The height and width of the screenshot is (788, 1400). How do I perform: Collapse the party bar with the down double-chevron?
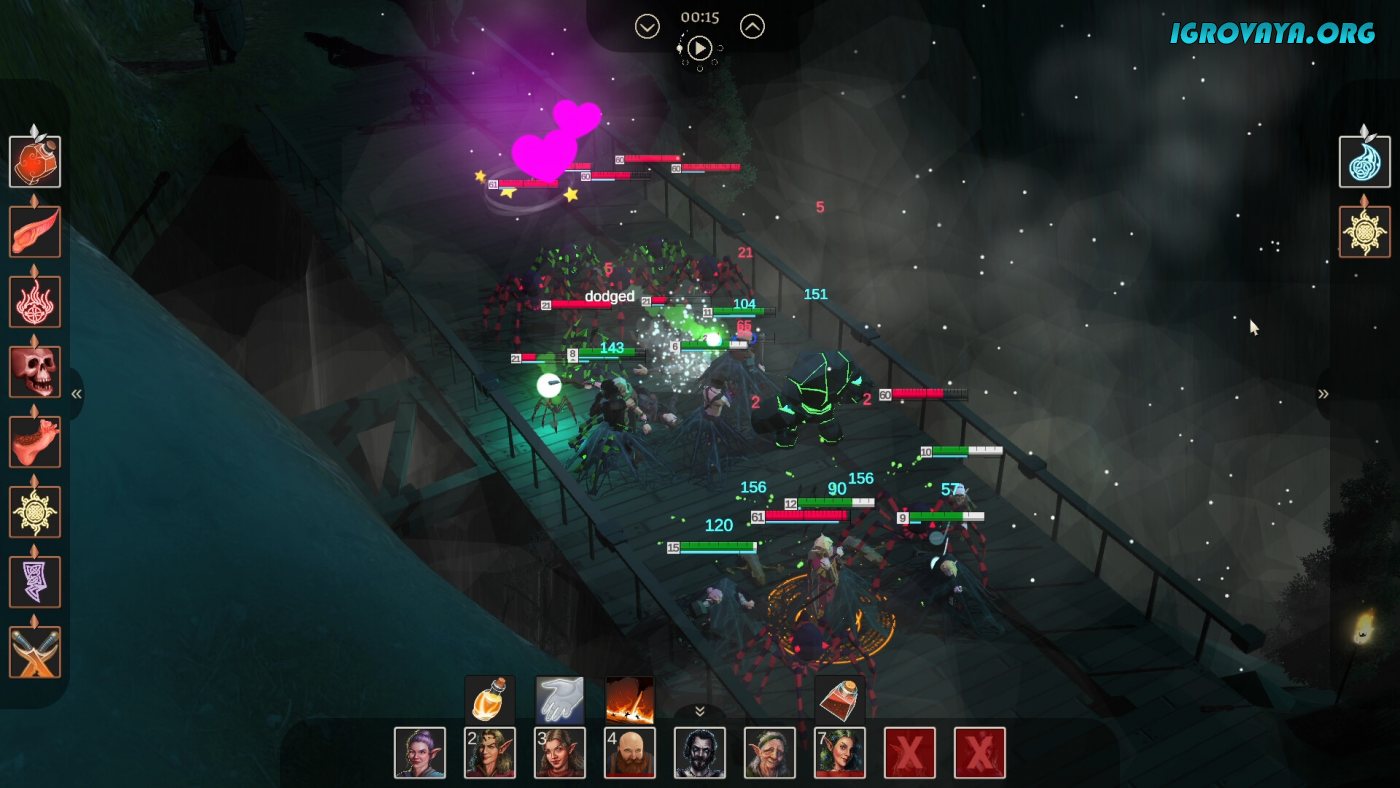(x=700, y=711)
